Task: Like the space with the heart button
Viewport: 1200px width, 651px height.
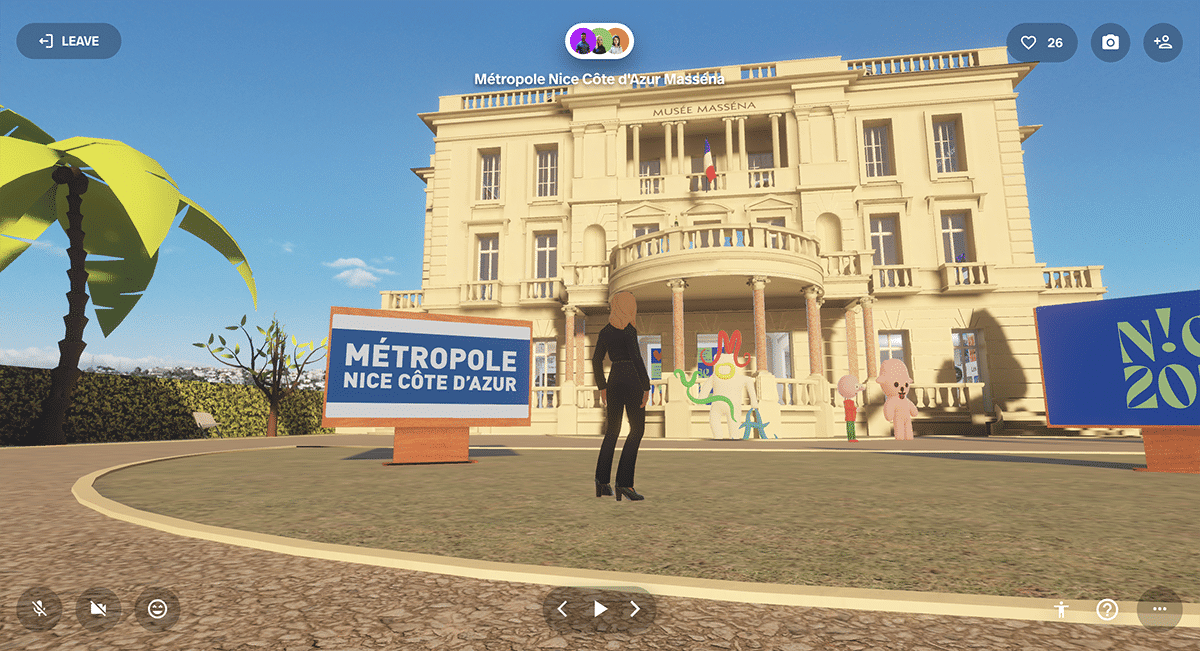Action: [x=1041, y=43]
